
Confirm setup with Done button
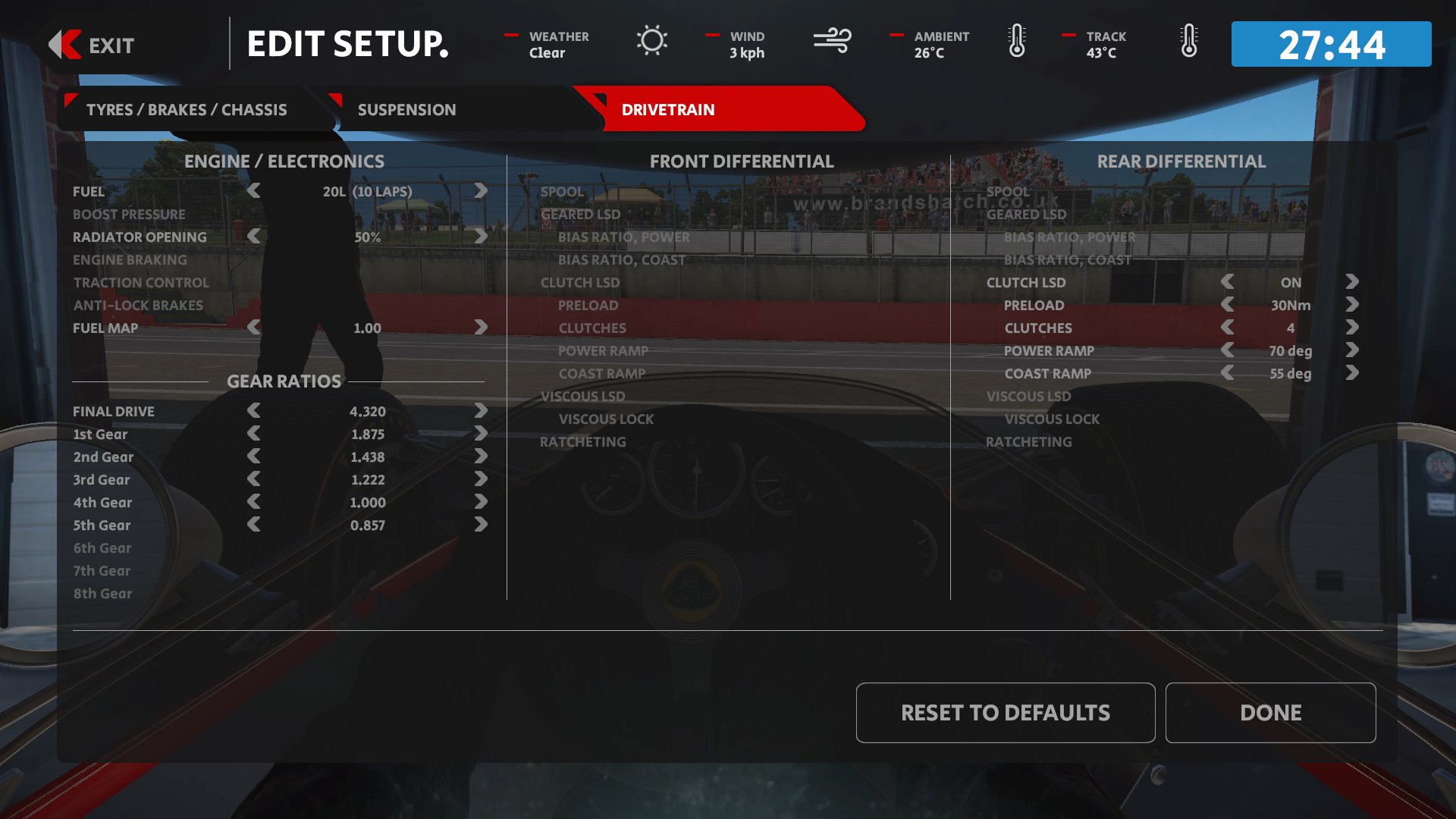tap(1270, 713)
